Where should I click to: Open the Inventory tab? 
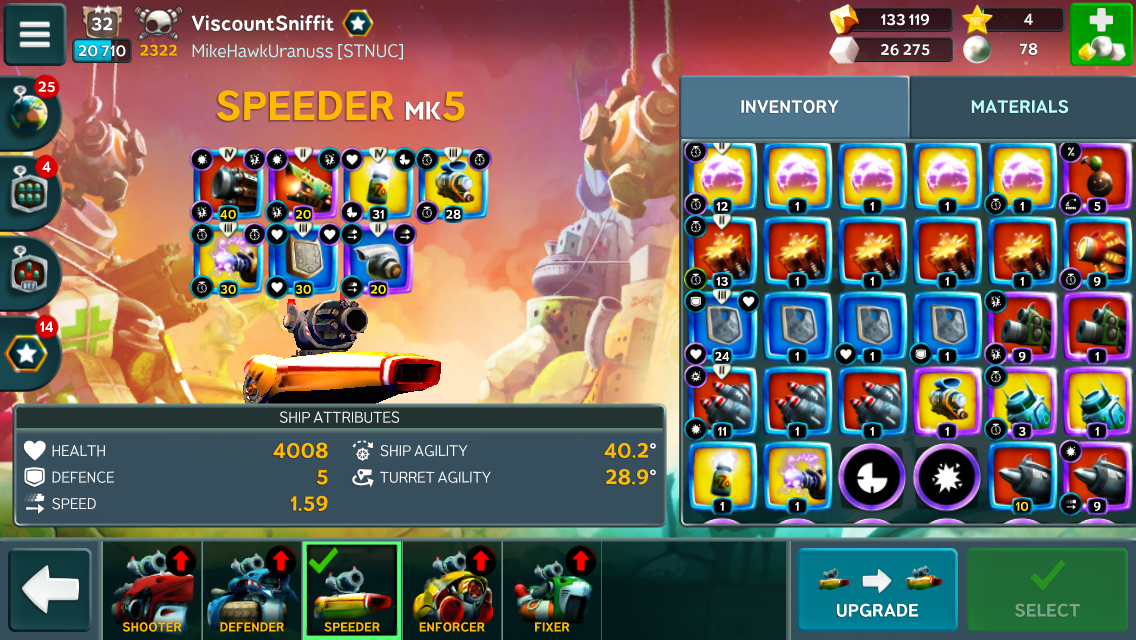789,107
